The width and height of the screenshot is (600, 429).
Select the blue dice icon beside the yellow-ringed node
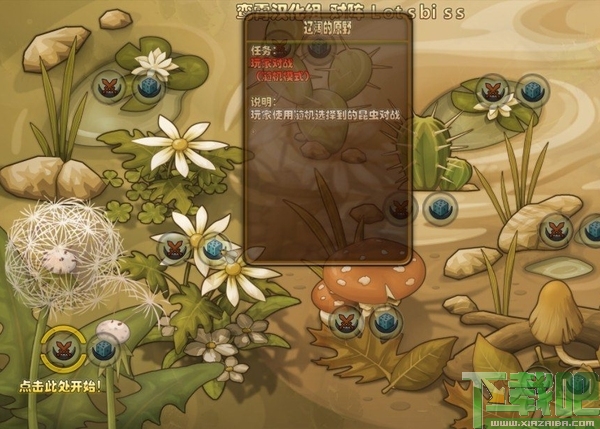101,349
